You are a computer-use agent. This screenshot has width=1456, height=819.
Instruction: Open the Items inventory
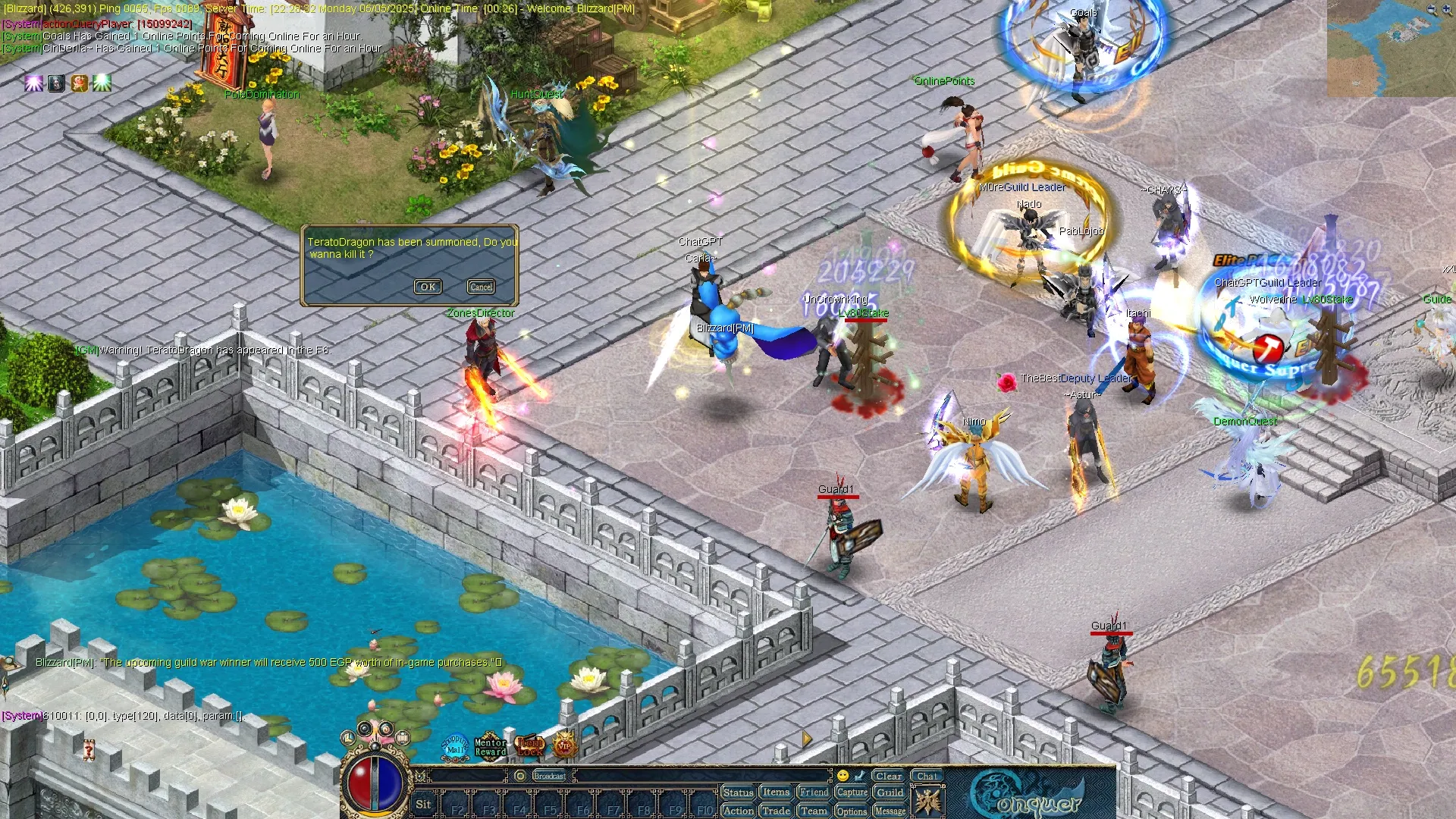[x=776, y=792]
